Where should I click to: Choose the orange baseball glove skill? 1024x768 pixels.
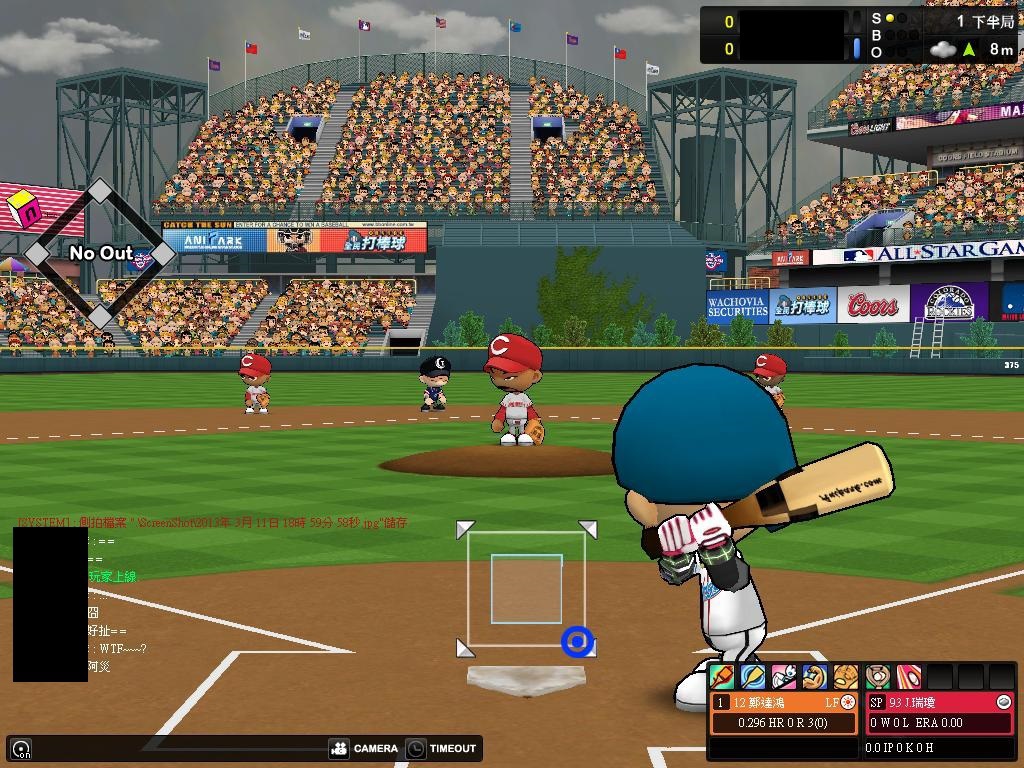tap(846, 677)
